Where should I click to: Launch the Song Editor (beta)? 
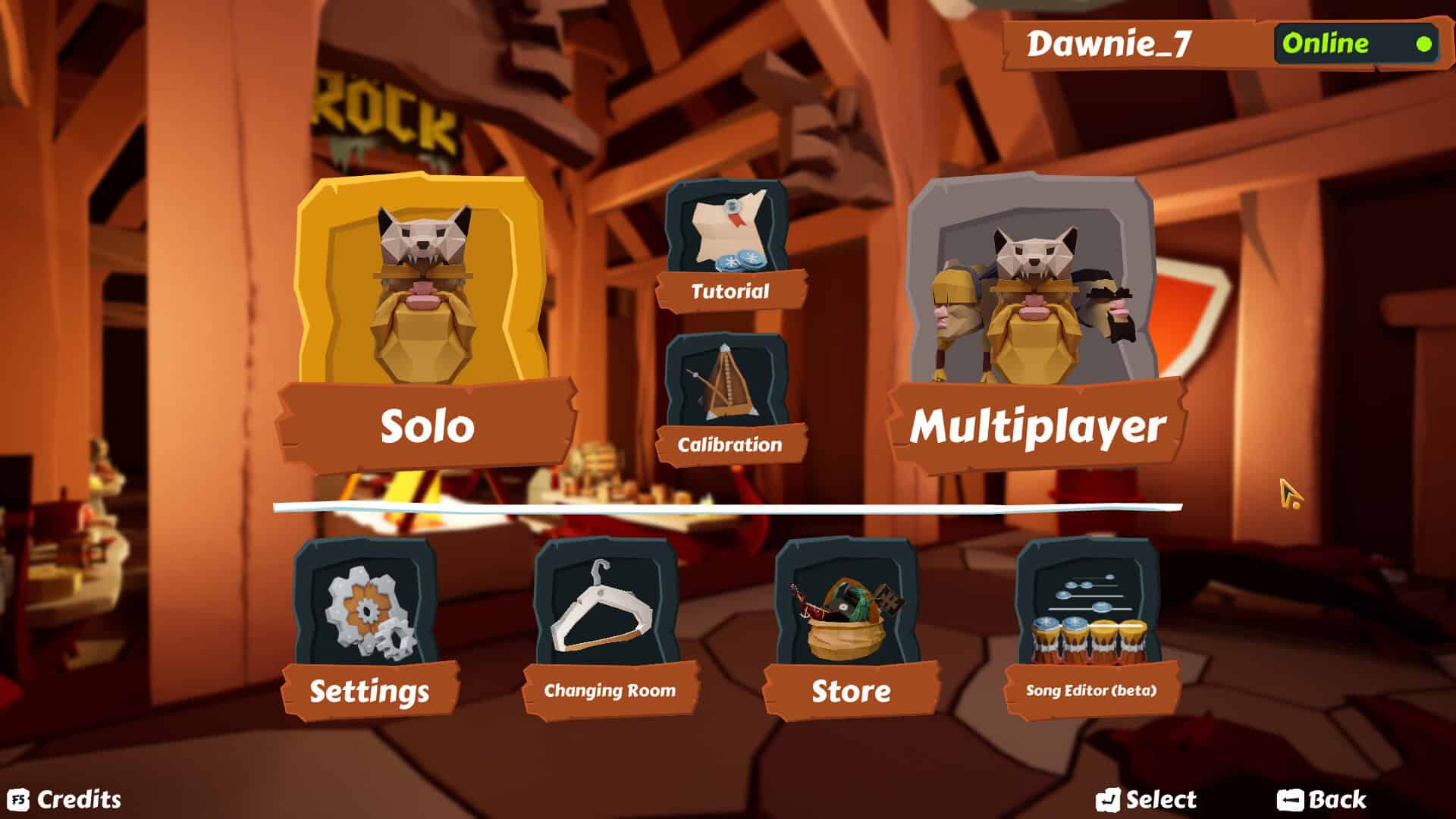[1090, 690]
